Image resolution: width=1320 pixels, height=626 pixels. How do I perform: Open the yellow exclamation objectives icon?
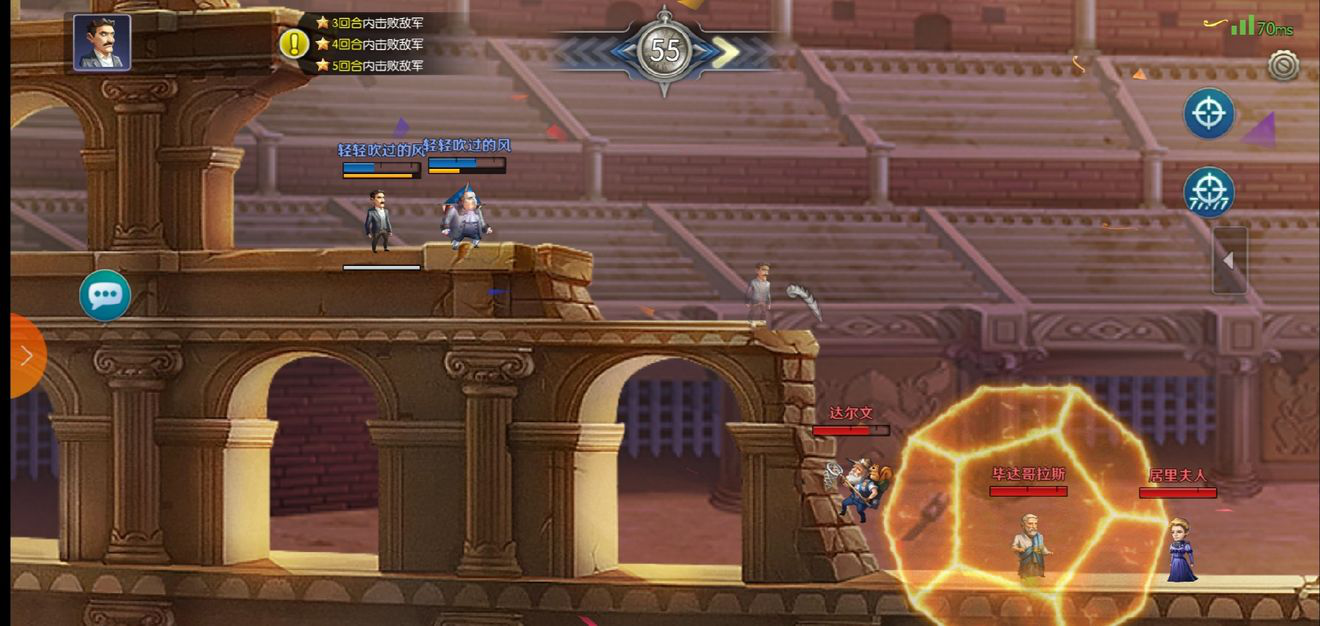click(294, 44)
